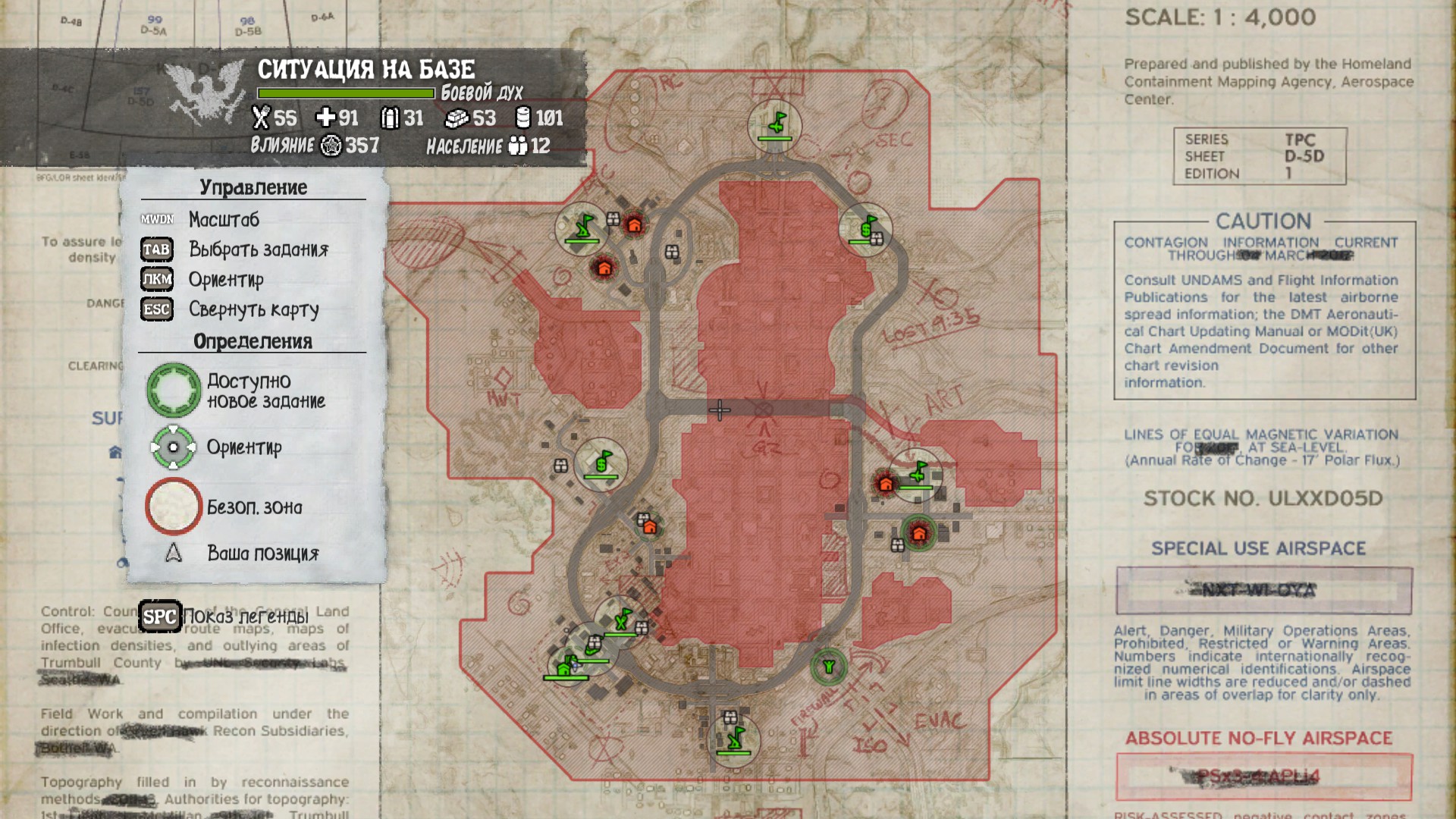Expand the Управление controls section
This screenshot has height=819, width=1456.
[255, 186]
